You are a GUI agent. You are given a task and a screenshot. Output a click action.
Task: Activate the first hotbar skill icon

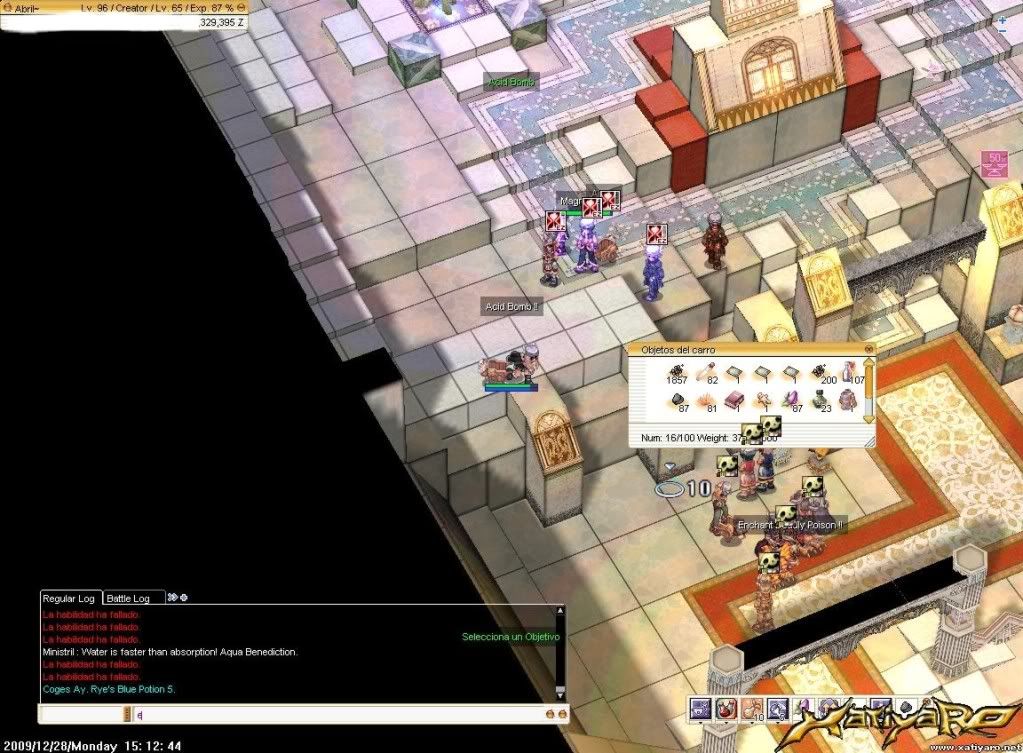pos(700,709)
